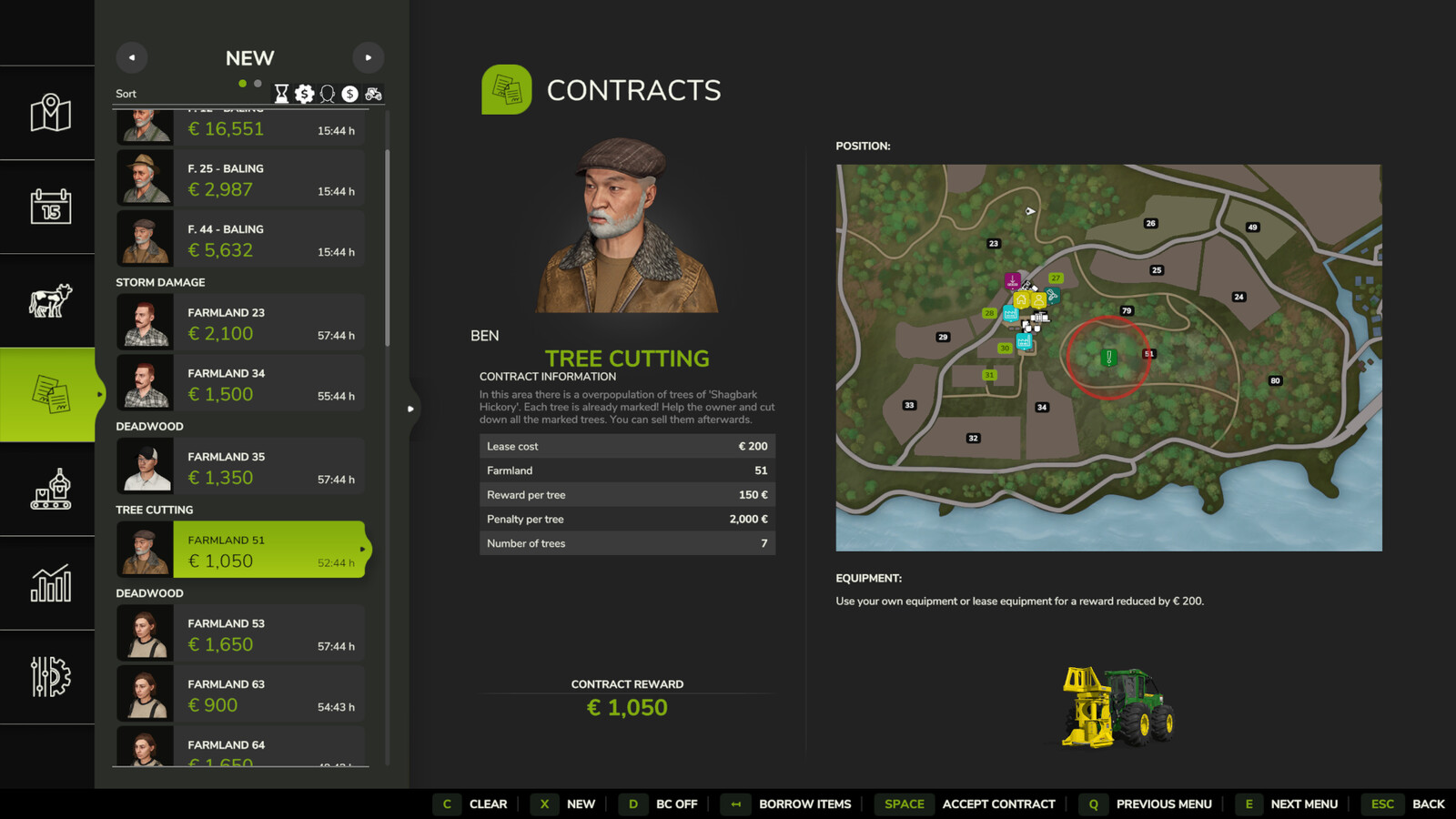Screen dimensions: 1456x819
Task: Sort by equipment using the tractor icon
Action: pos(372,93)
